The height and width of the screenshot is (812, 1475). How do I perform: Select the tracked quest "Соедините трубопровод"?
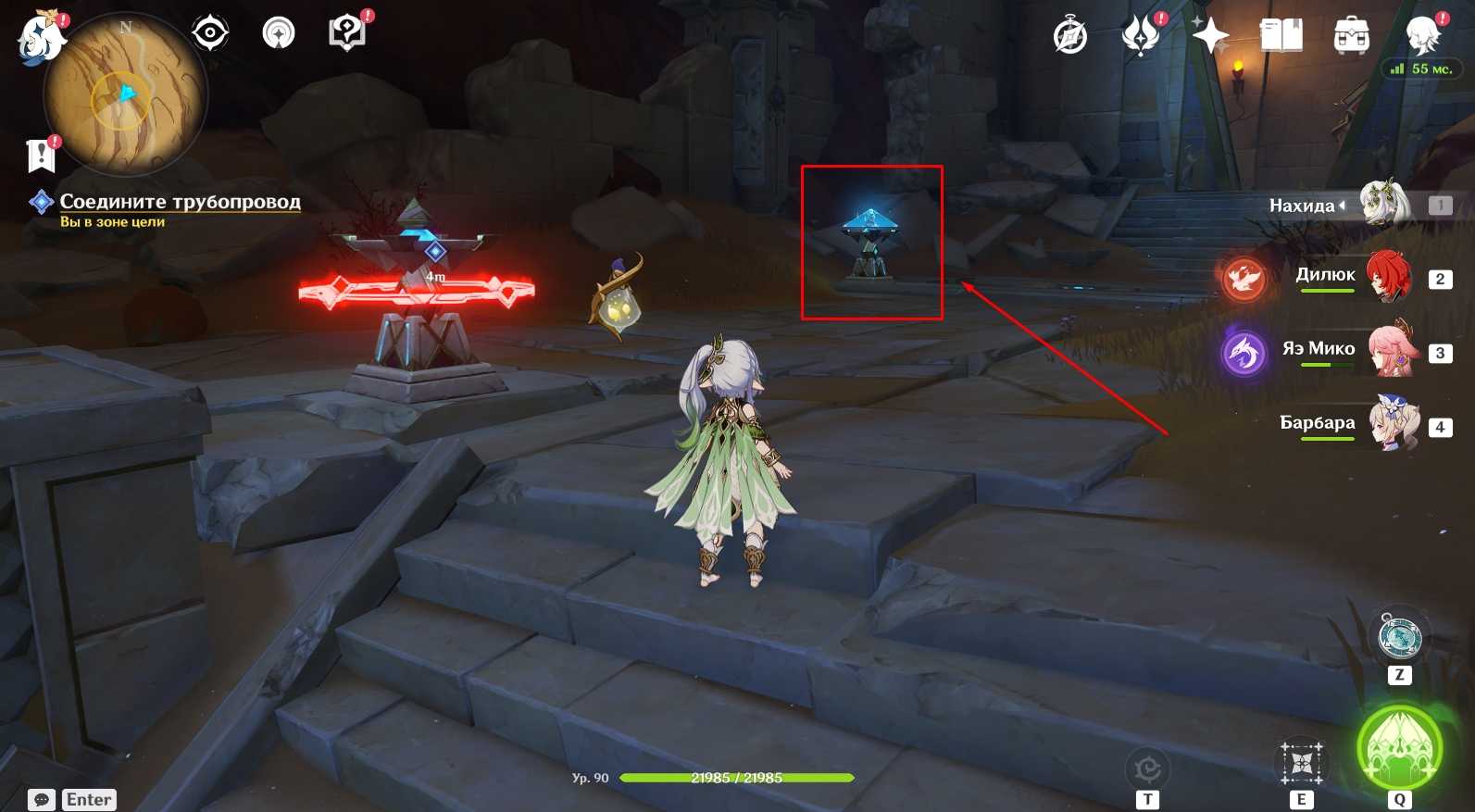[x=180, y=202]
